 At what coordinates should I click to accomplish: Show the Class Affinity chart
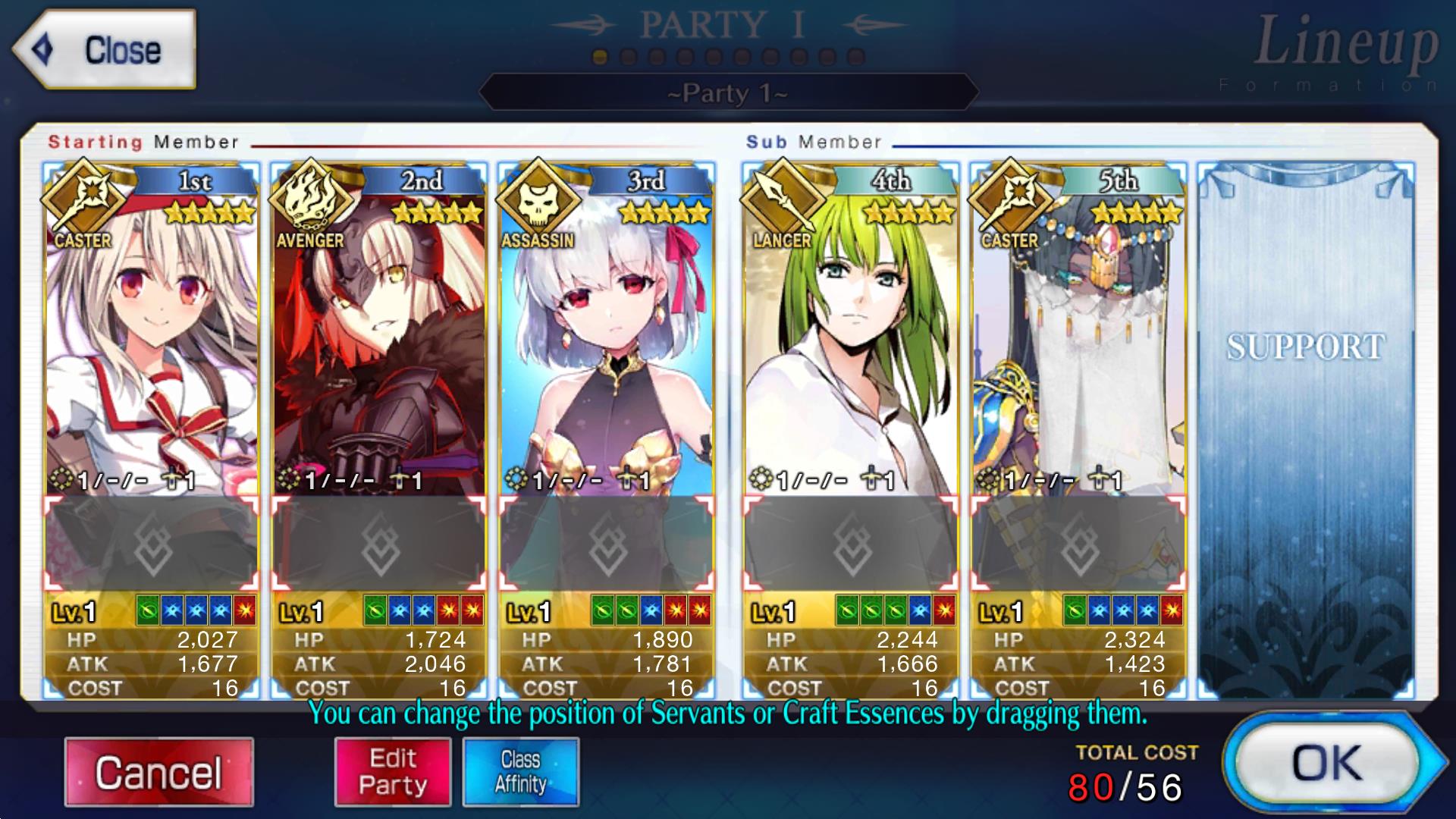(x=520, y=772)
